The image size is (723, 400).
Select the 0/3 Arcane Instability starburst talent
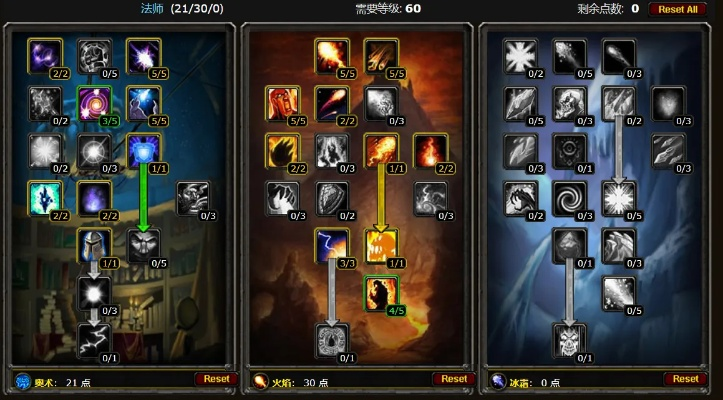(94, 293)
